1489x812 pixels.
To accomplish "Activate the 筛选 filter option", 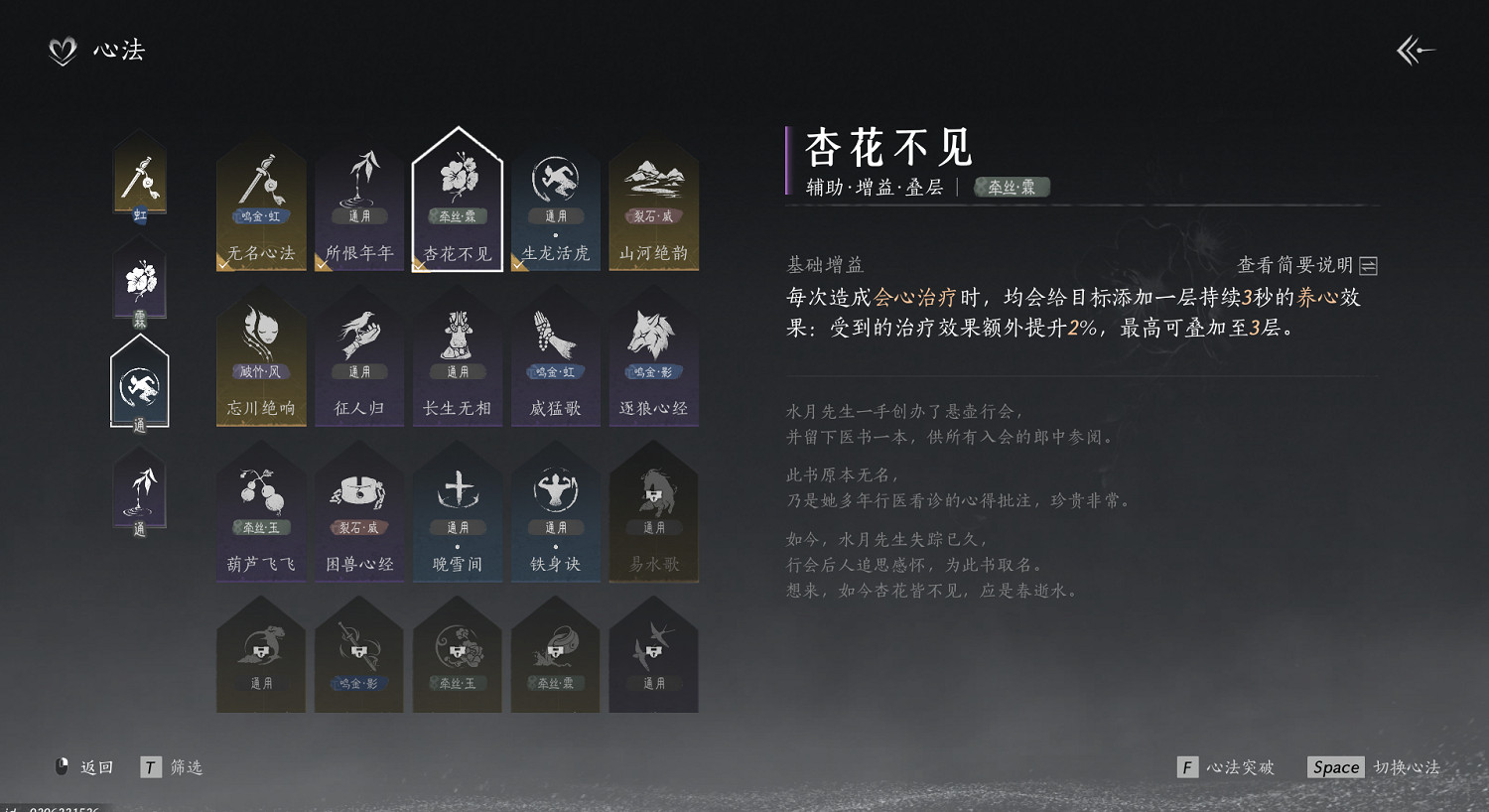I will pos(172,766).
